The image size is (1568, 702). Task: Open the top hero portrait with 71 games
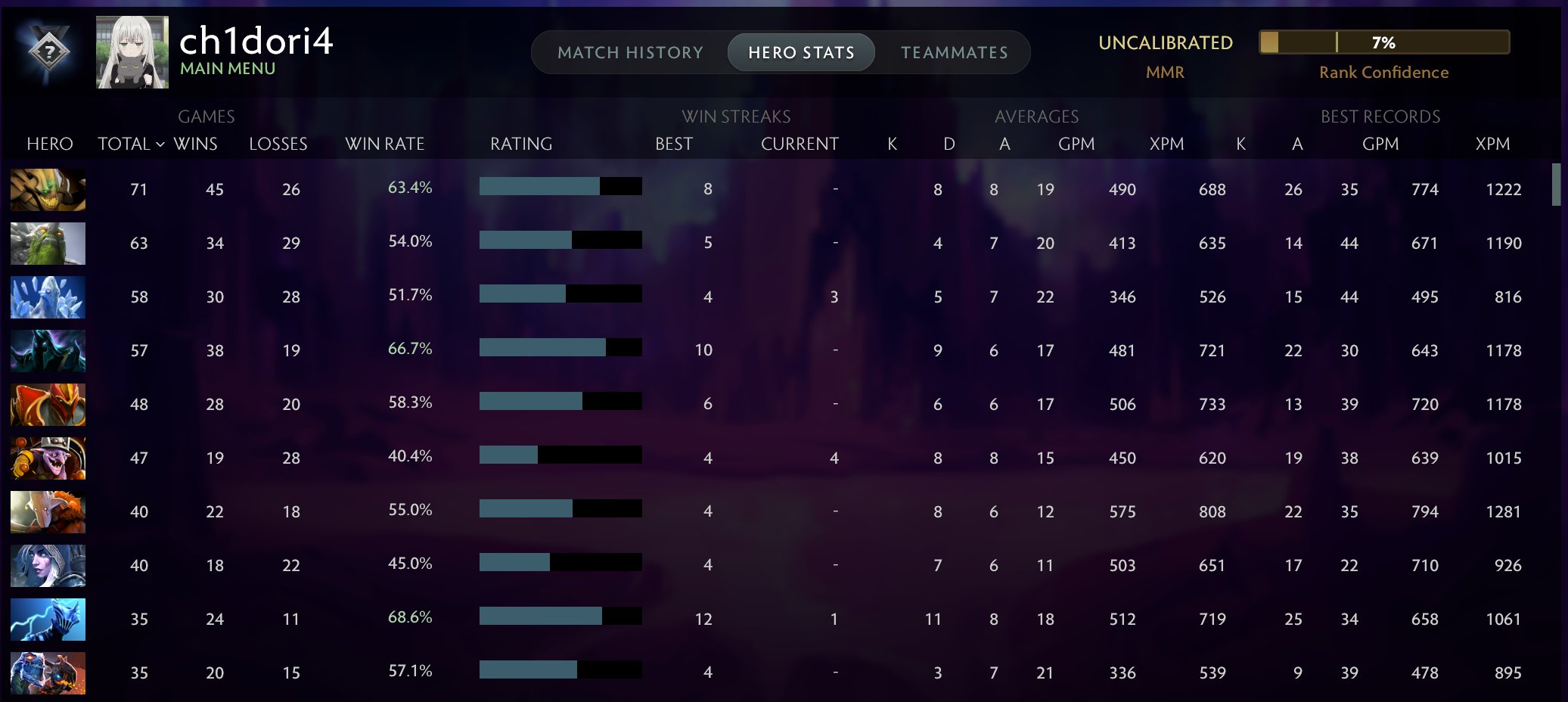(x=48, y=190)
